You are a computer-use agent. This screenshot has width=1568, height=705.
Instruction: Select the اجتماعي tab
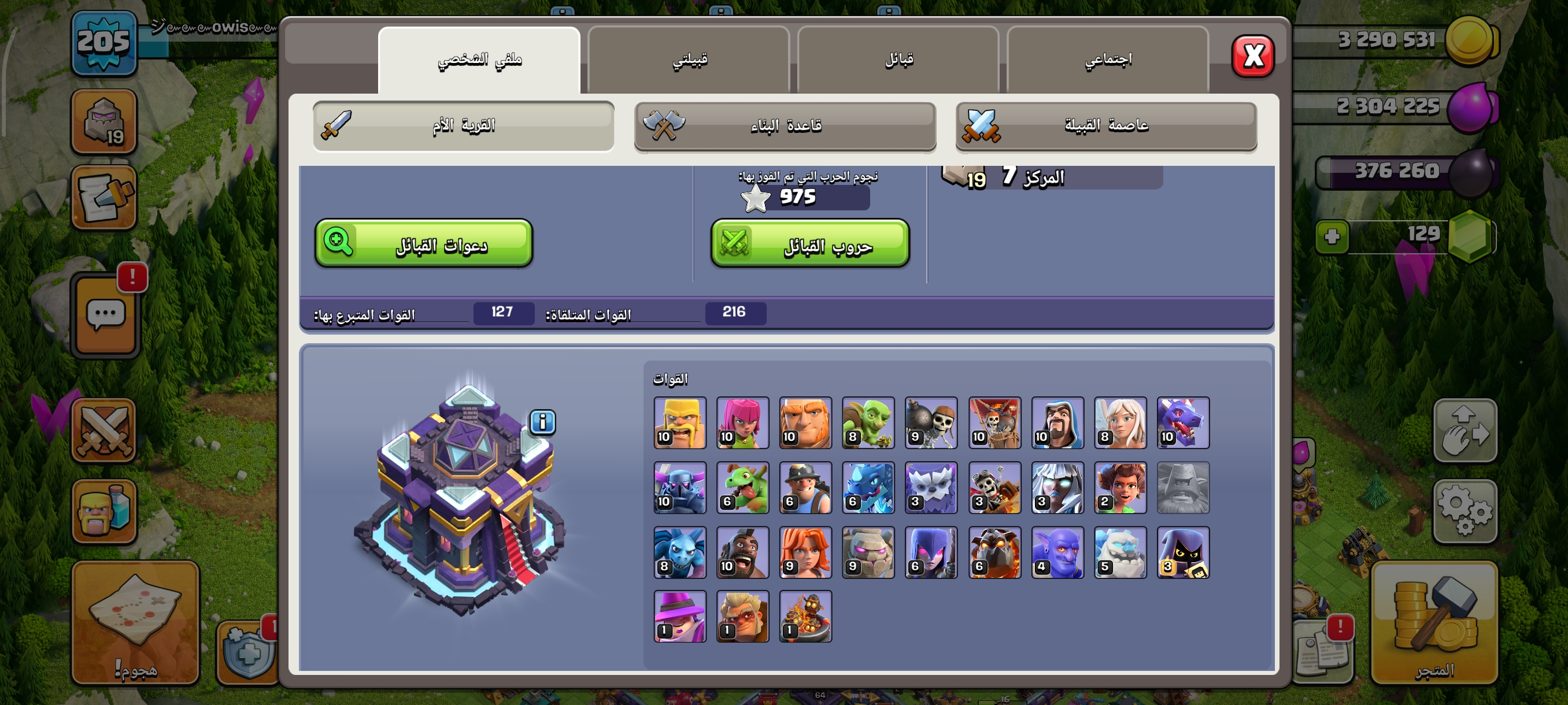click(1107, 60)
